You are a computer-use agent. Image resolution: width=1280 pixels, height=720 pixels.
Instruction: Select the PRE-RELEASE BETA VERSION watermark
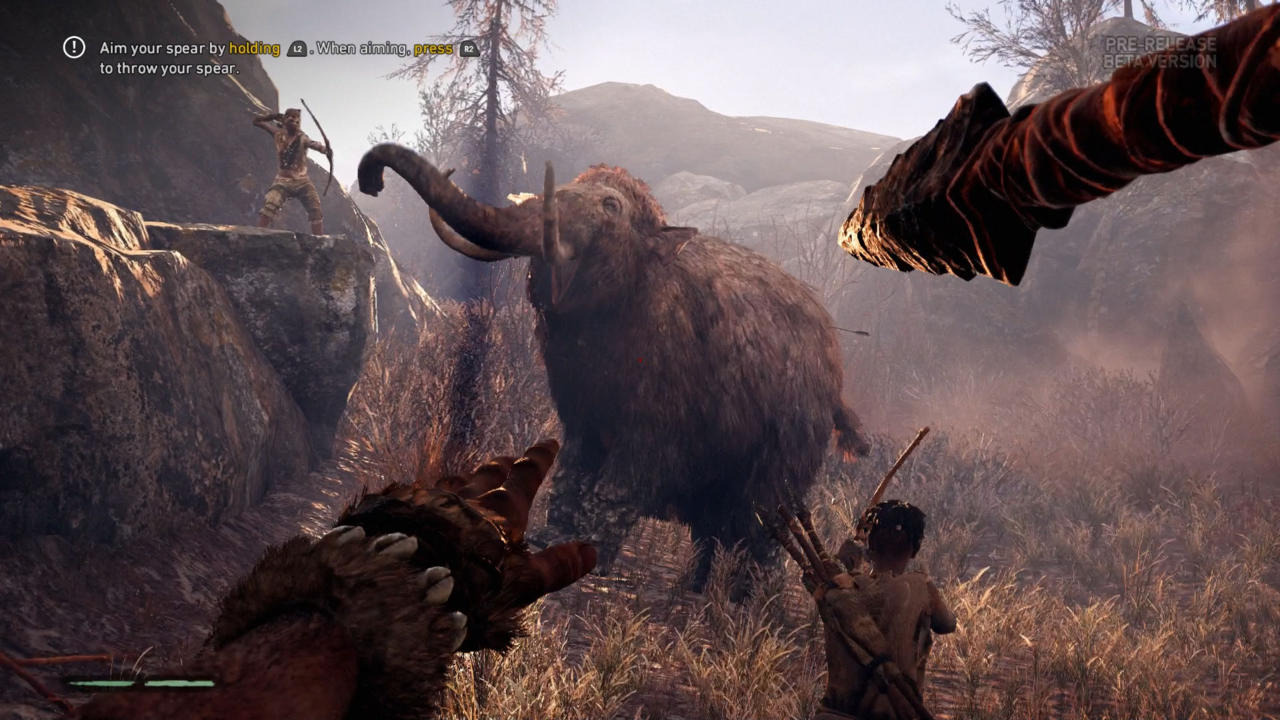(1160, 52)
